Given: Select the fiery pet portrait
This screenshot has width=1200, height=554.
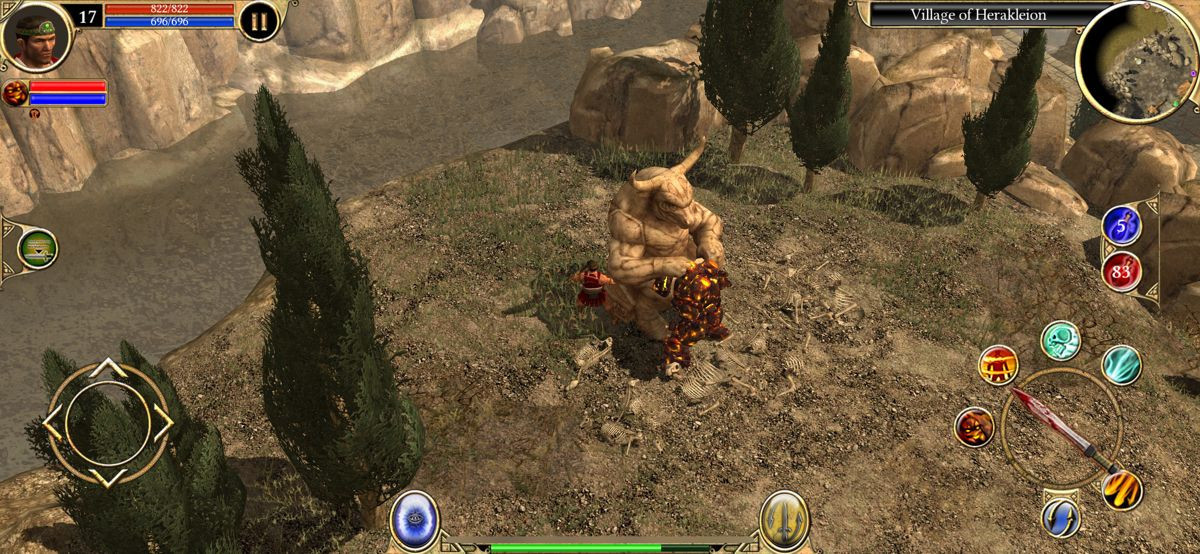Looking at the screenshot, I should point(15,94).
